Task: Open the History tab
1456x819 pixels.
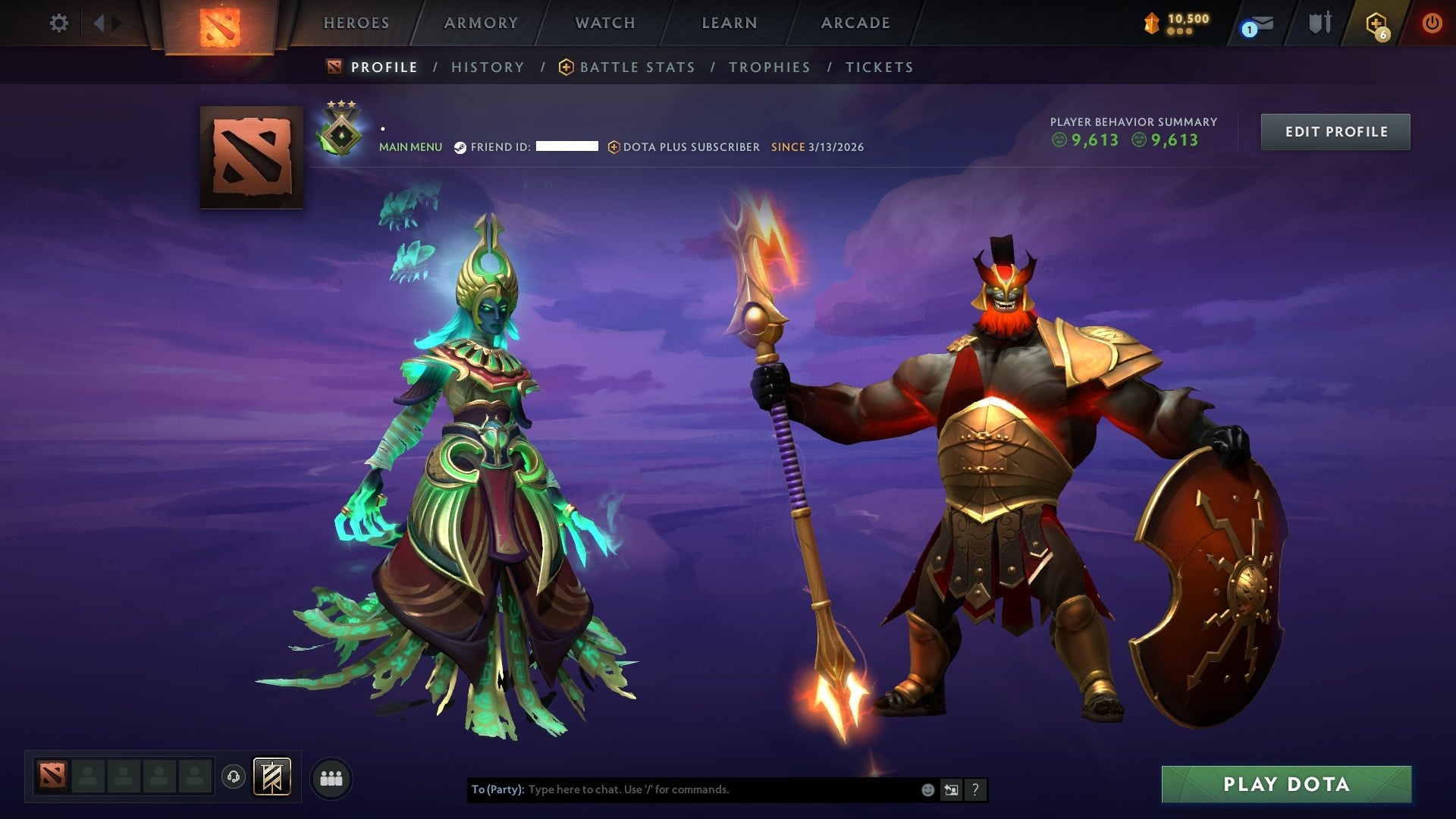Action: (x=488, y=67)
